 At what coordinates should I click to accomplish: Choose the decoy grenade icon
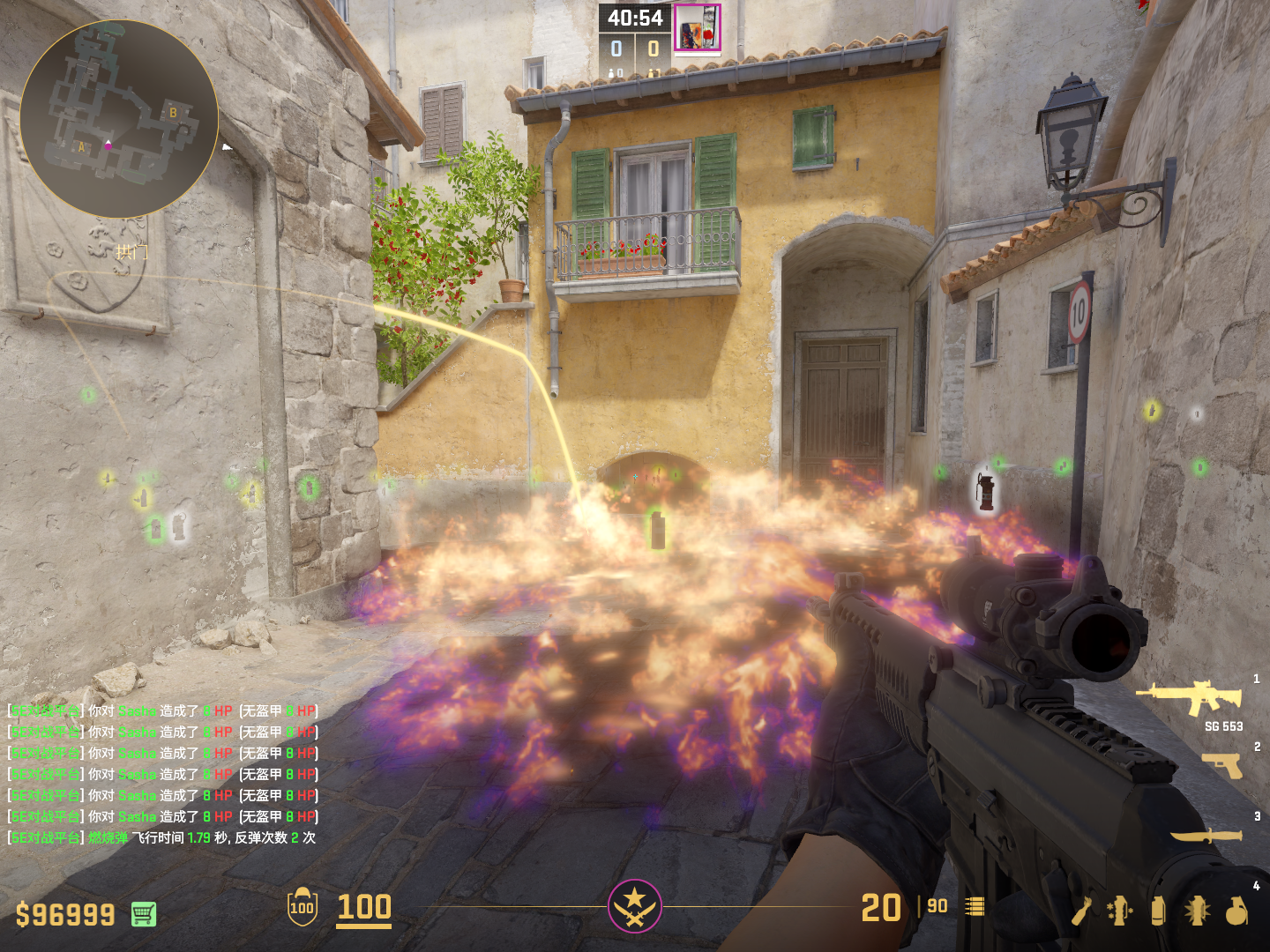click(x=1119, y=911)
